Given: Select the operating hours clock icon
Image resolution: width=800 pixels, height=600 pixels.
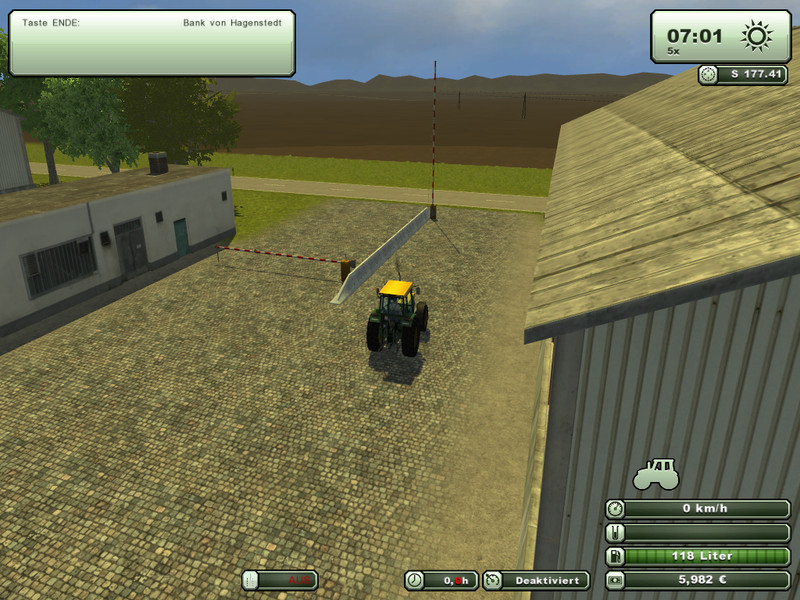Looking at the screenshot, I should tap(415, 580).
